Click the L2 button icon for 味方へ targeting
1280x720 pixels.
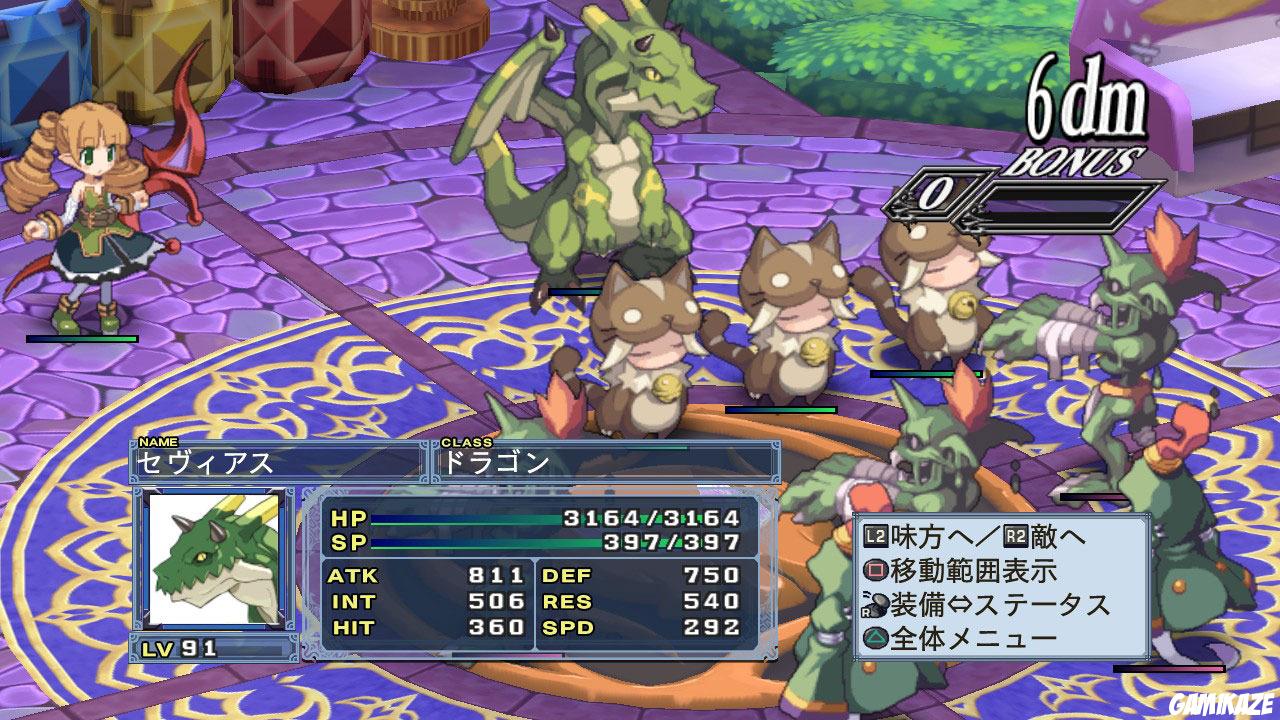click(x=874, y=534)
